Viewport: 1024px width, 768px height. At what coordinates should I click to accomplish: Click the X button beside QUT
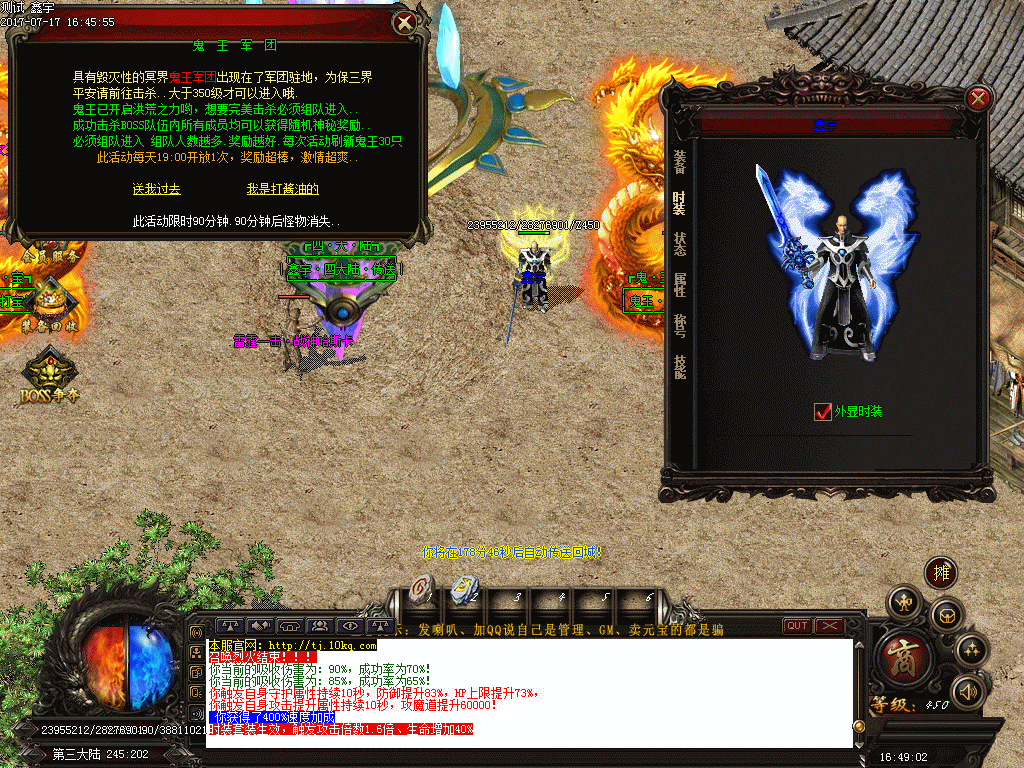click(x=830, y=626)
